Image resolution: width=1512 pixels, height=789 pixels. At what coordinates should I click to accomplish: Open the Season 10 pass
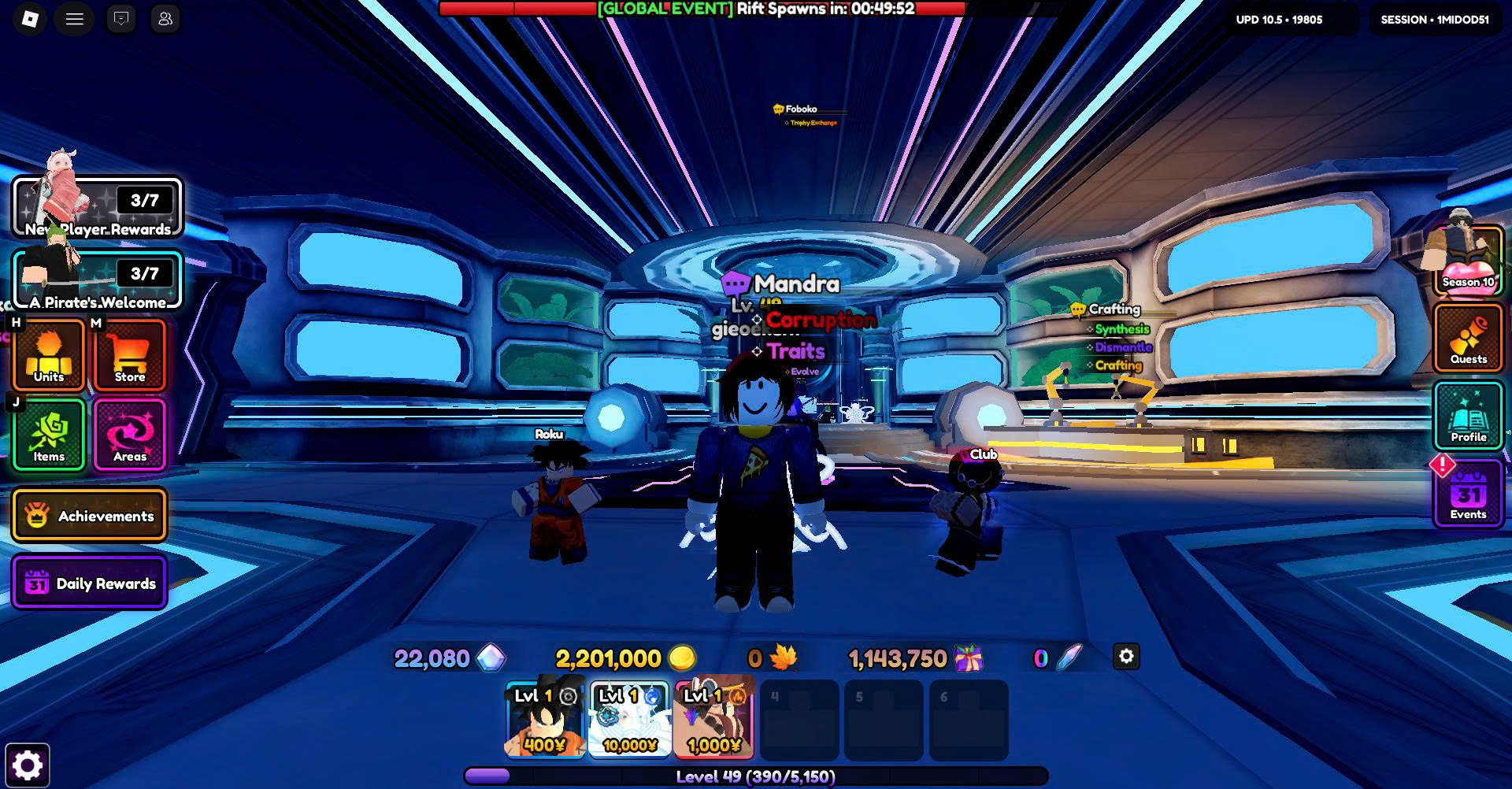[1468, 261]
